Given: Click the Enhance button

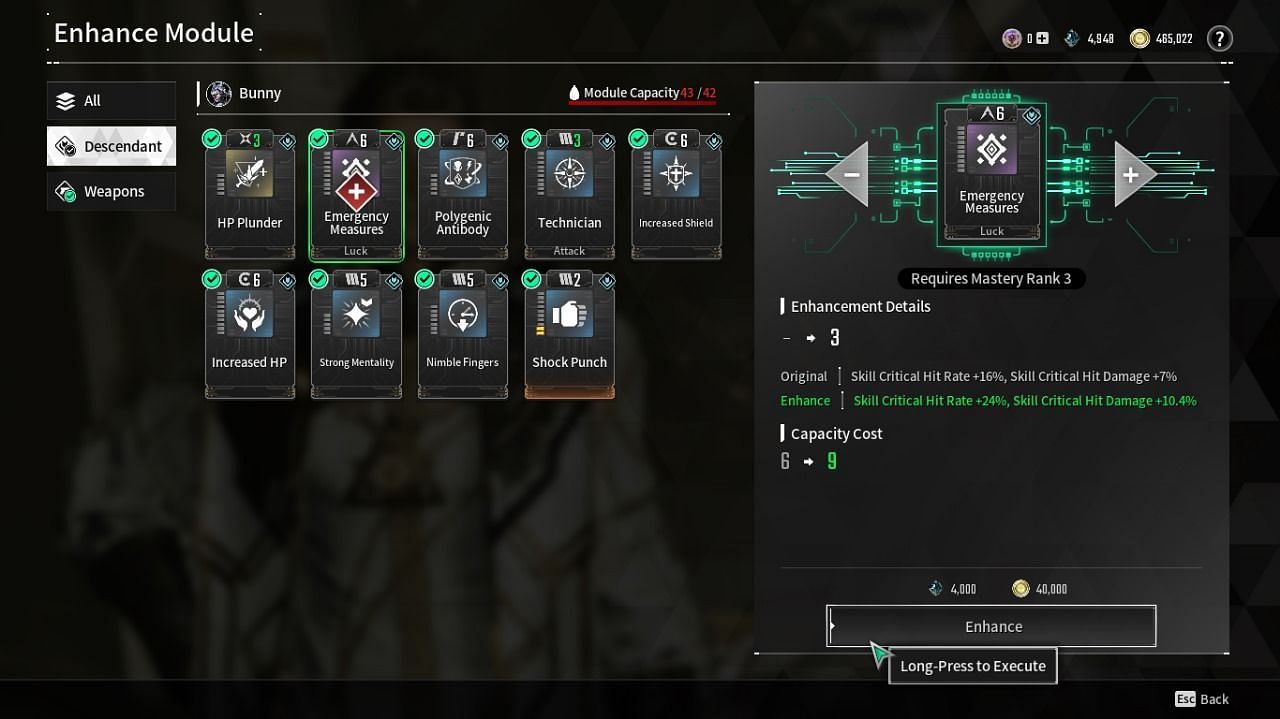Looking at the screenshot, I should 991,626.
